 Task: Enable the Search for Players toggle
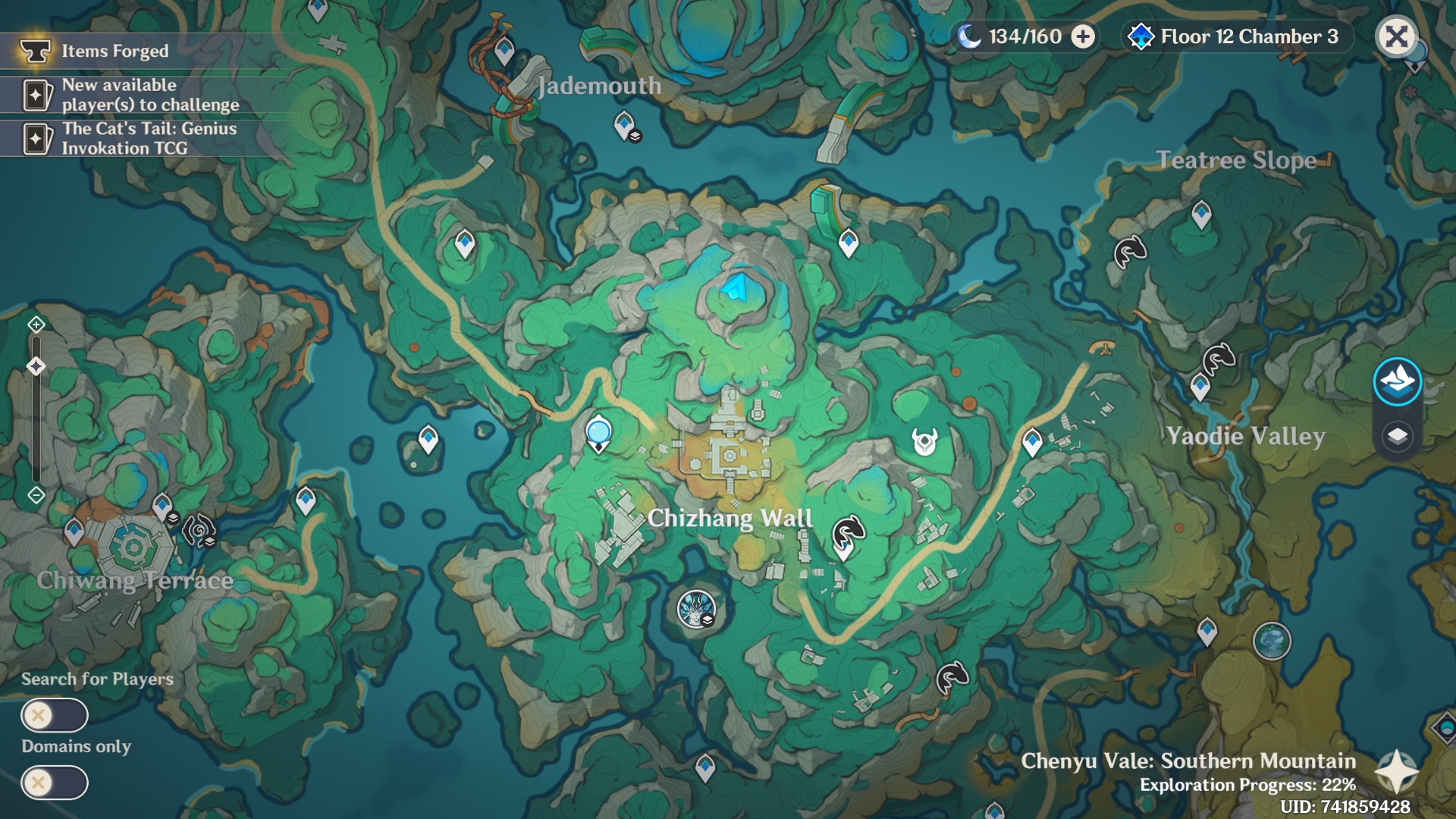[55, 714]
